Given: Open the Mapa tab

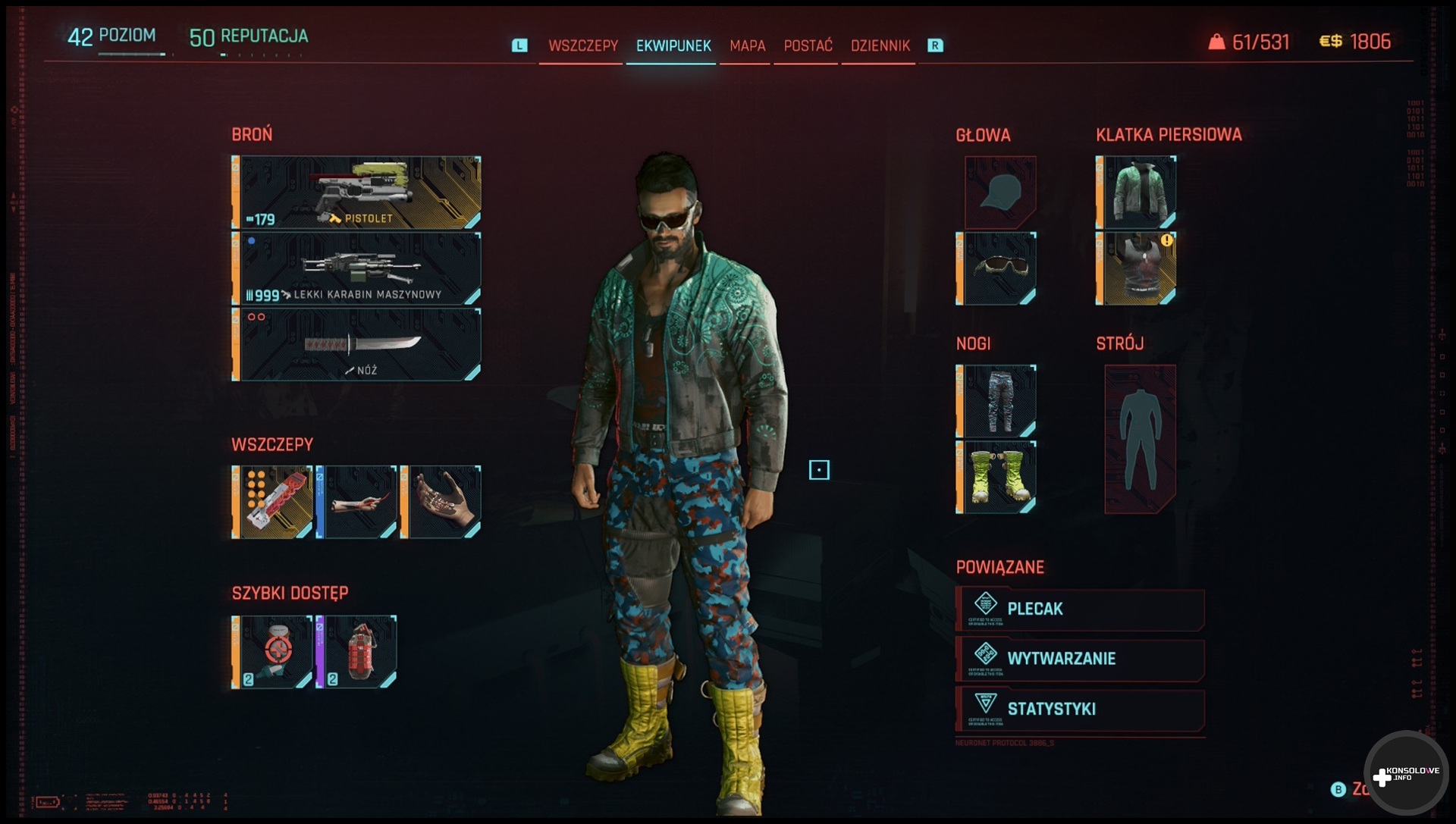Looking at the screenshot, I should coord(747,45).
